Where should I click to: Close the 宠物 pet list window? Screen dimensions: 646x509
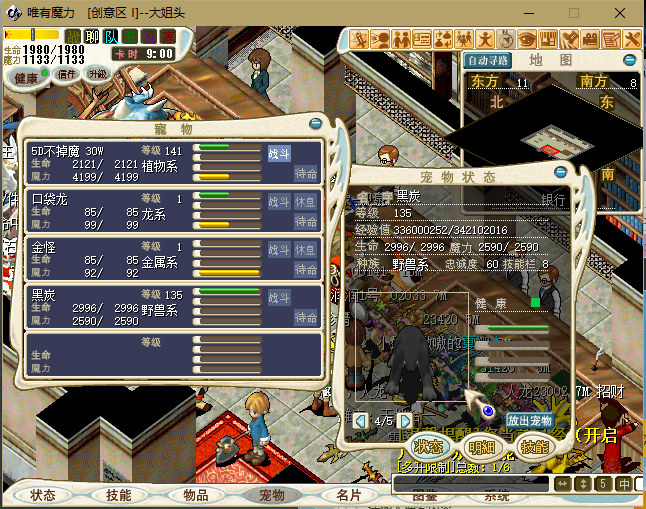pos(316,124)
